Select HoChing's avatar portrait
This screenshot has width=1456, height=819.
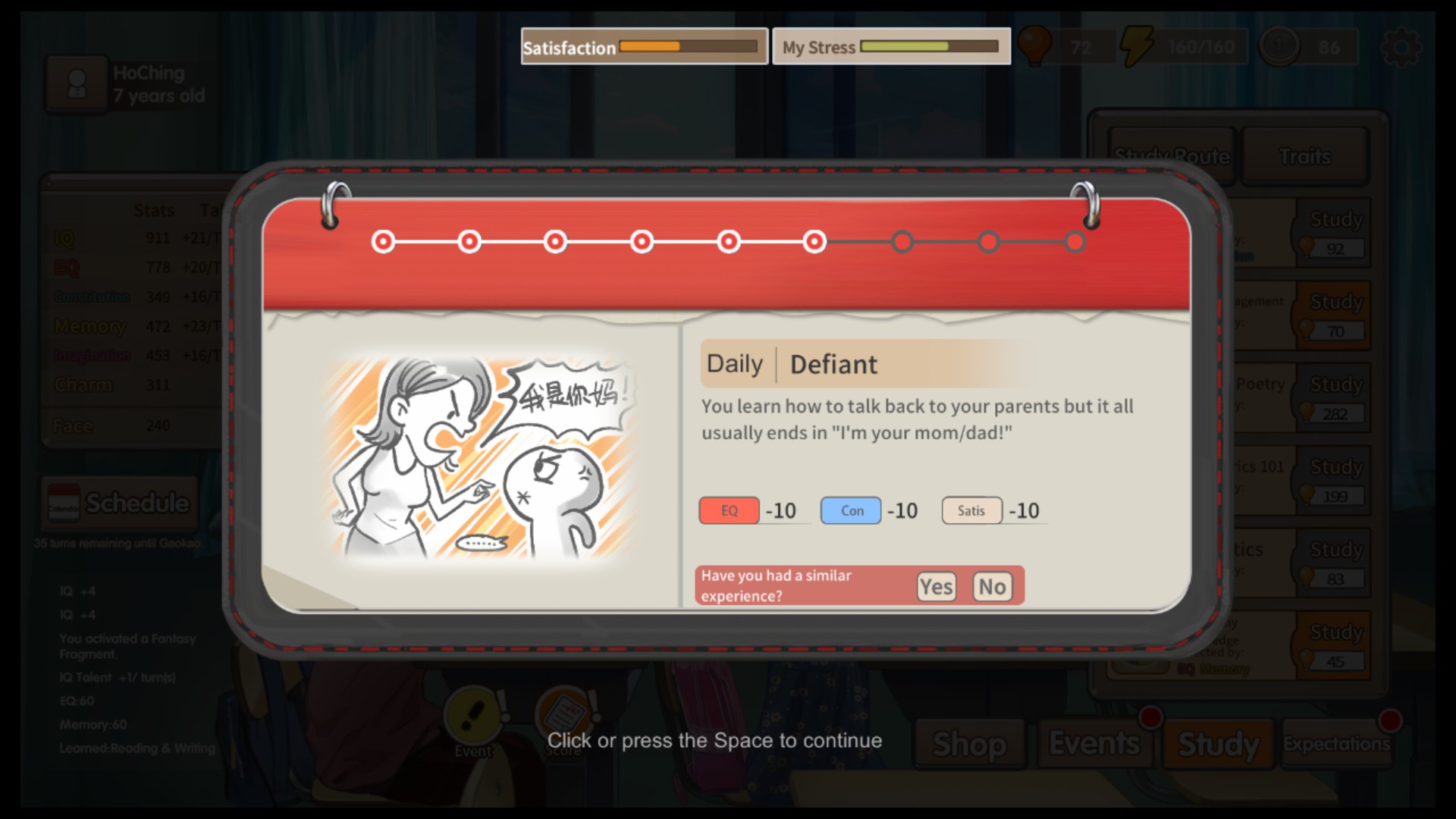pos(77,83)
